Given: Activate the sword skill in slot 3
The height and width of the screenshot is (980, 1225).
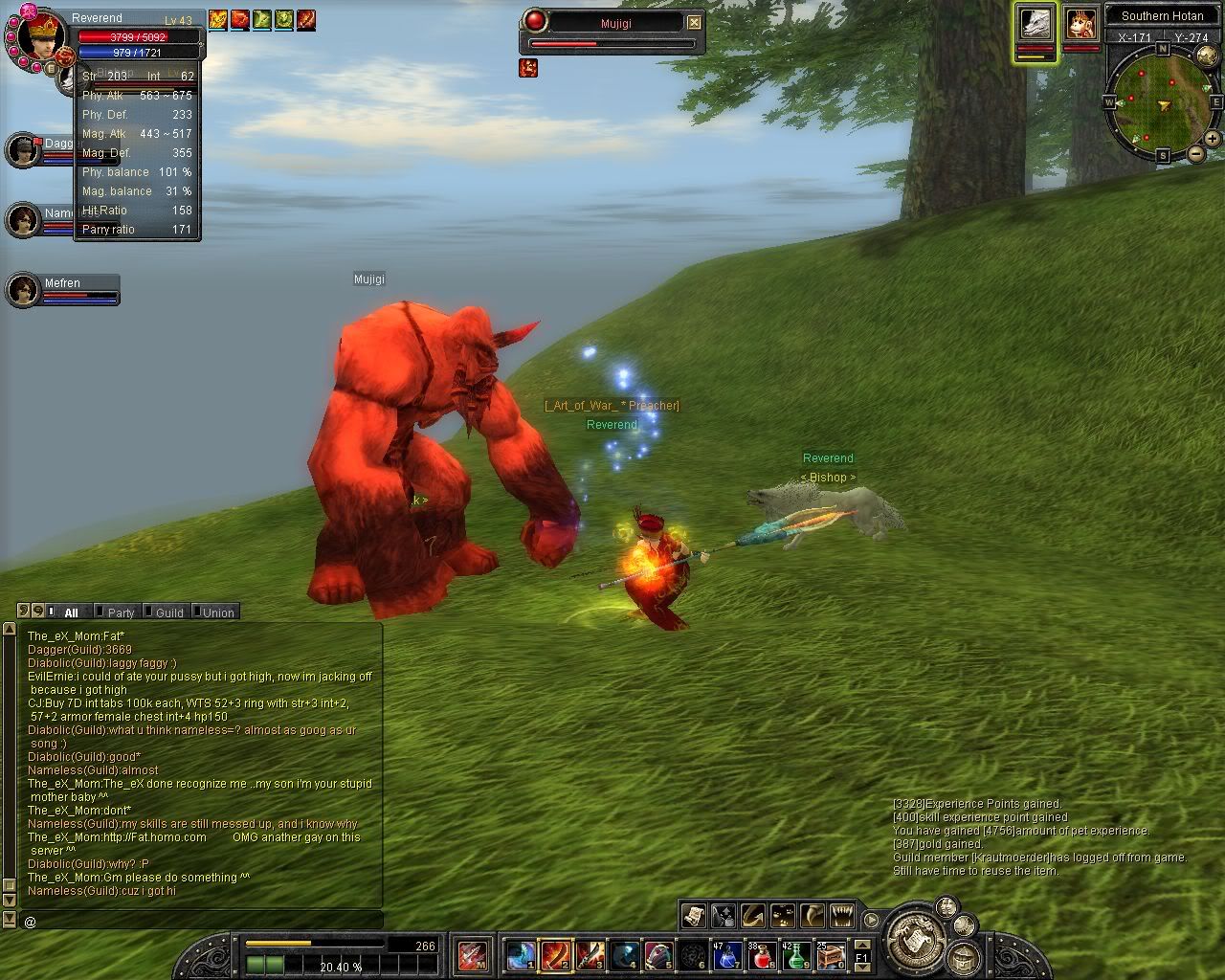Looking at the screenshot, I should pos(590,955).
